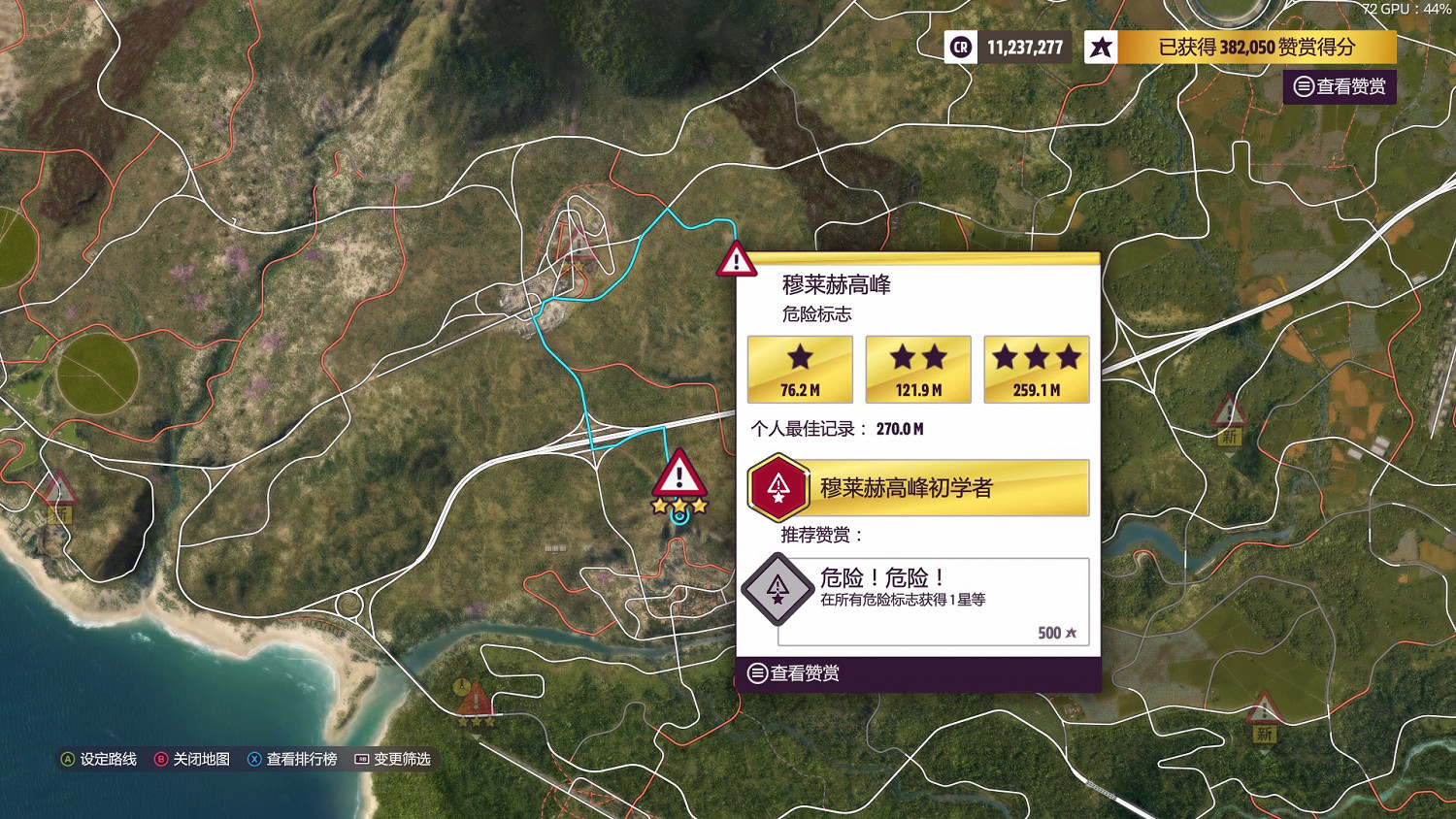
Task: Toggle the two-star distance tile showing 121.9 M
Action: 917,369
